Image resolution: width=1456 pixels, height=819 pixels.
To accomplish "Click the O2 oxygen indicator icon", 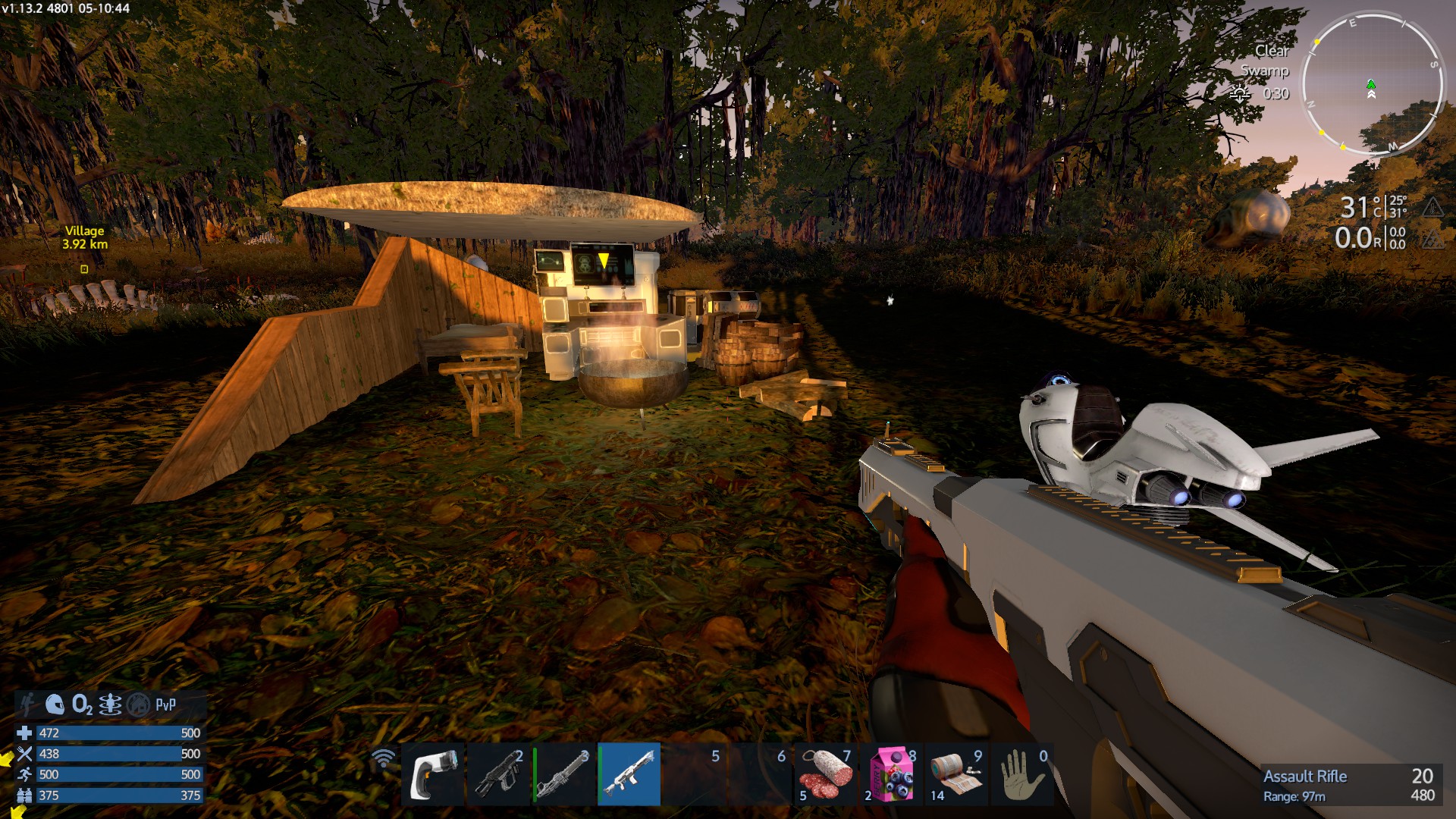I will click(82, 705).
